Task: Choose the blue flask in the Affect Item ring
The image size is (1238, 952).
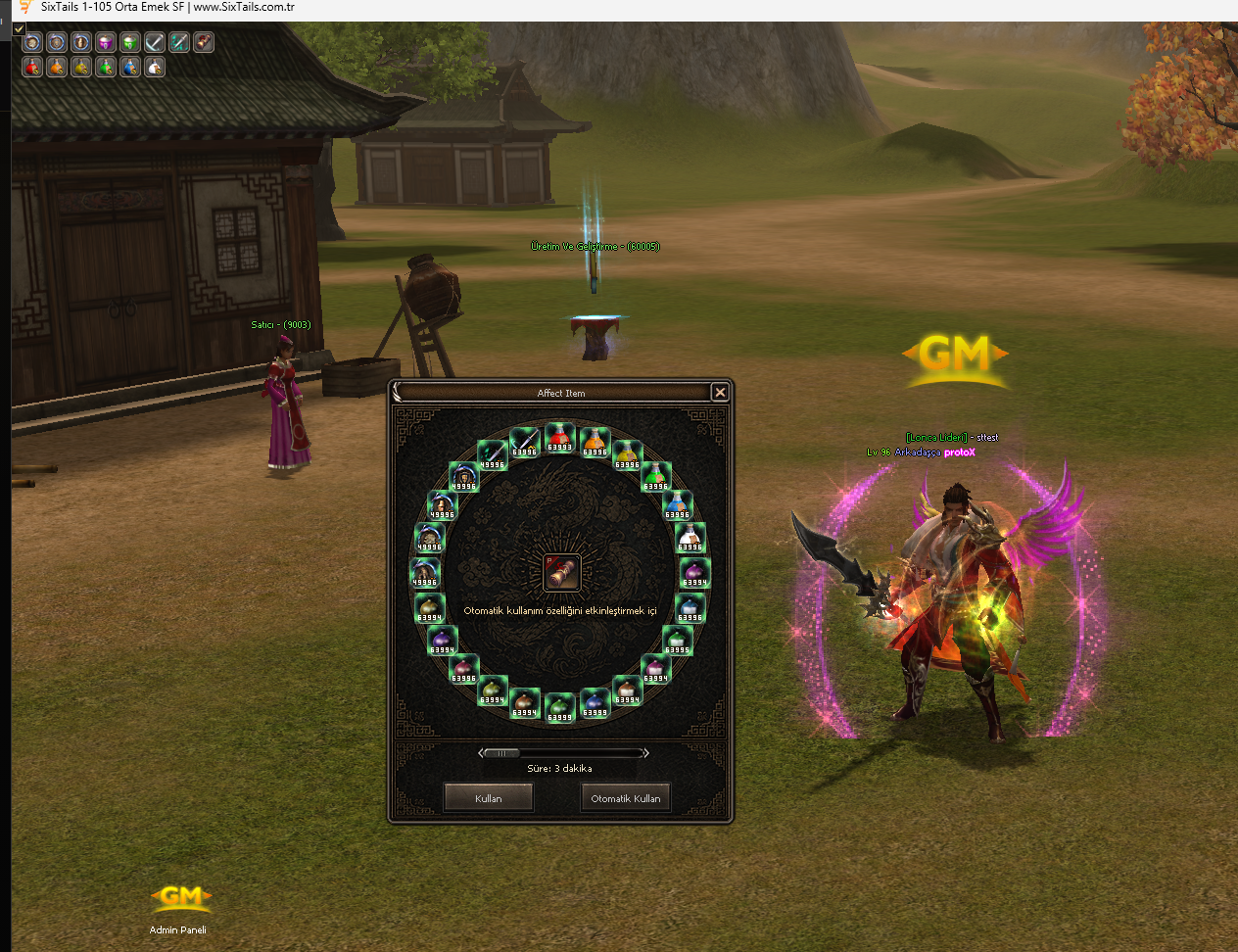Action: pyautogui.click(x=678, y=505)
